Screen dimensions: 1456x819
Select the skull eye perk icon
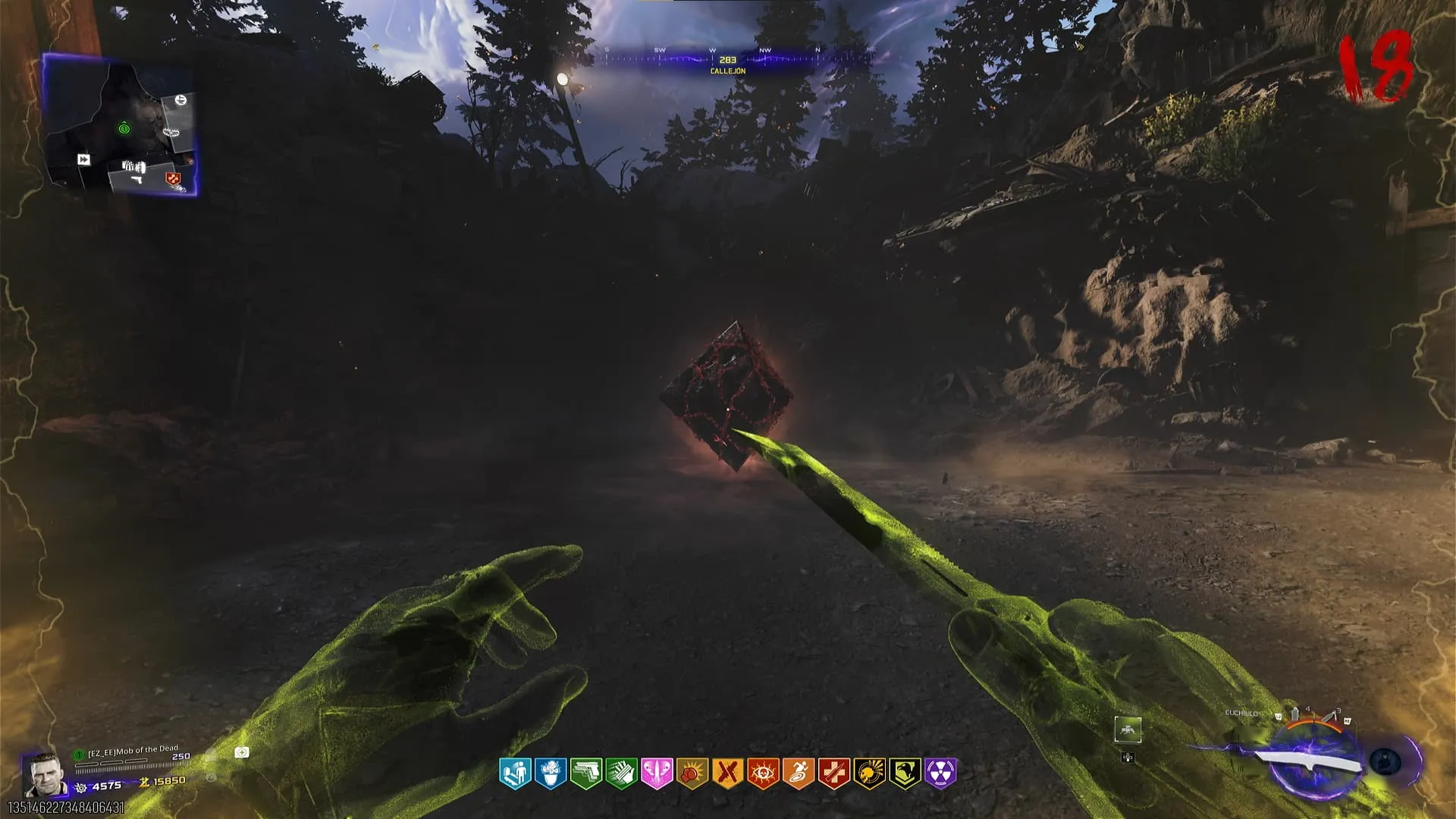point(763,773)
